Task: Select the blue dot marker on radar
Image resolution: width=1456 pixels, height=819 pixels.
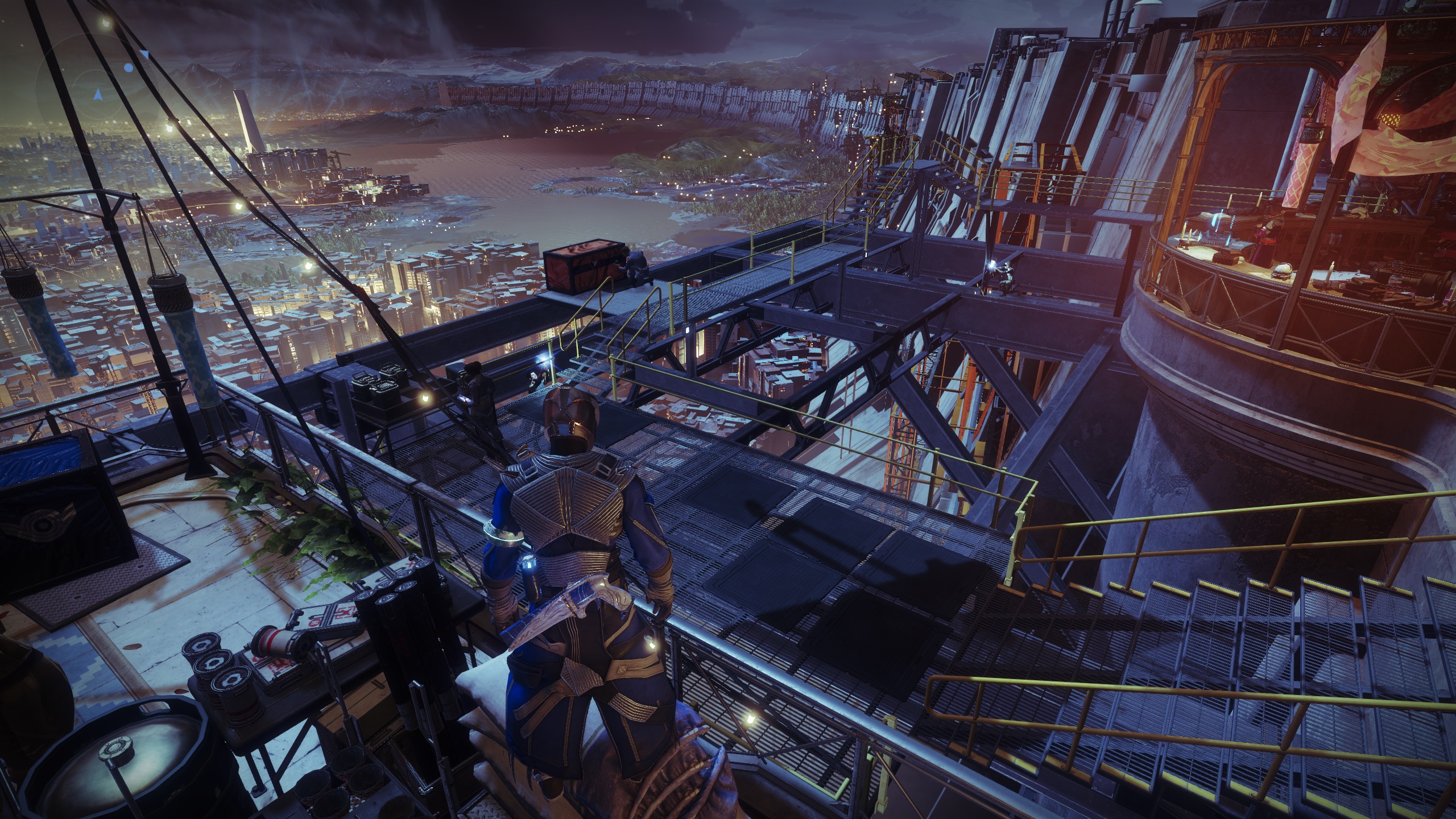Action: pyautogui.click(x=129, y=68)
